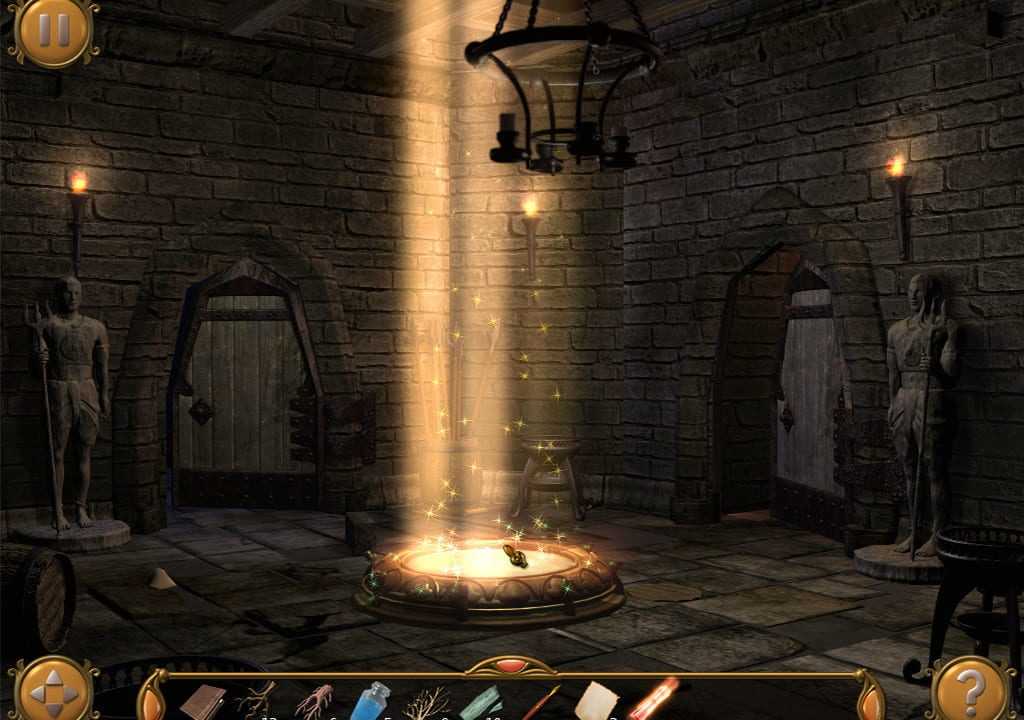
Task: Select the brown book in inventory
Action: click(203, 701)
